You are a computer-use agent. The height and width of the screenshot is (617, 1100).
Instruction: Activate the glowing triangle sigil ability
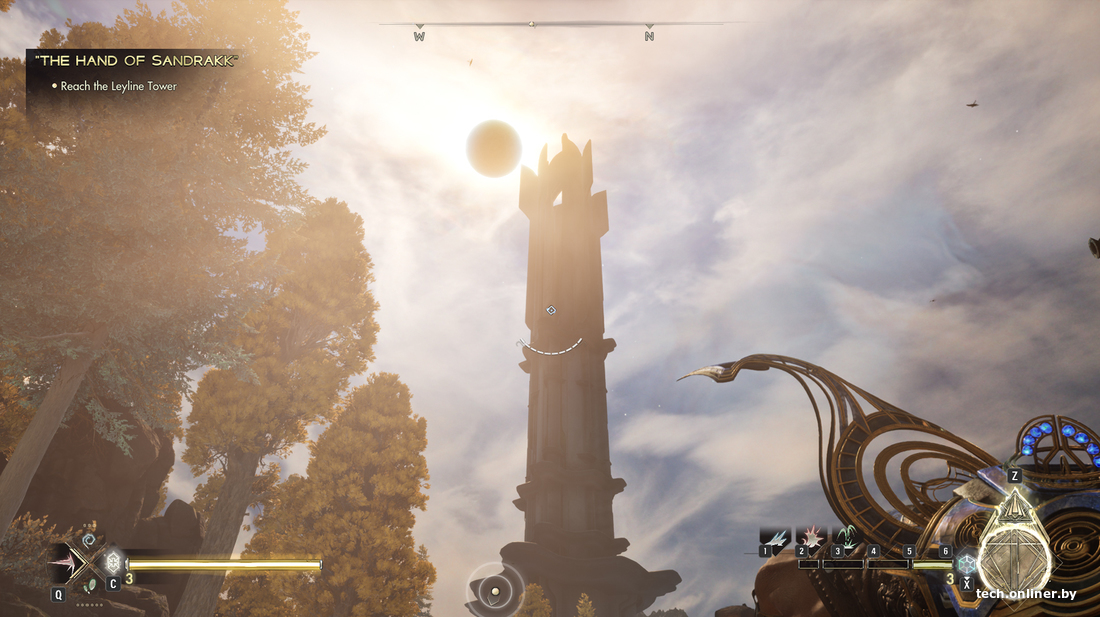(x=1014, y=507)
